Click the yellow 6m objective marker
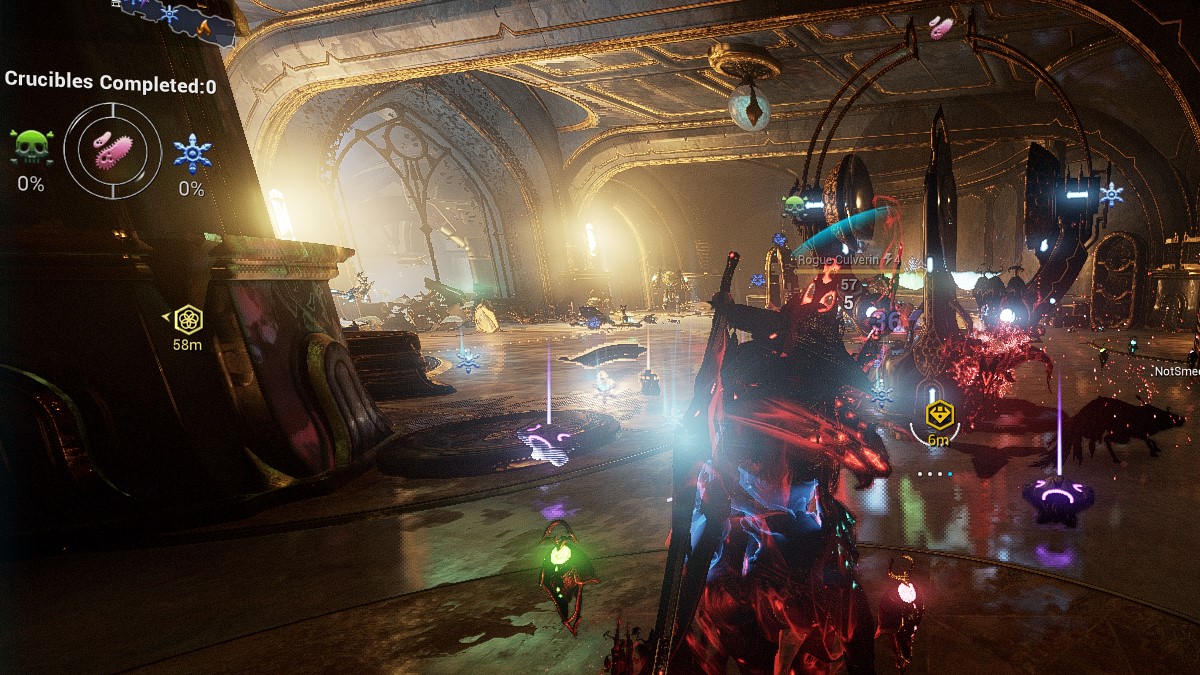The height and width of the screenshot is (675, 1200). (938, 415)
